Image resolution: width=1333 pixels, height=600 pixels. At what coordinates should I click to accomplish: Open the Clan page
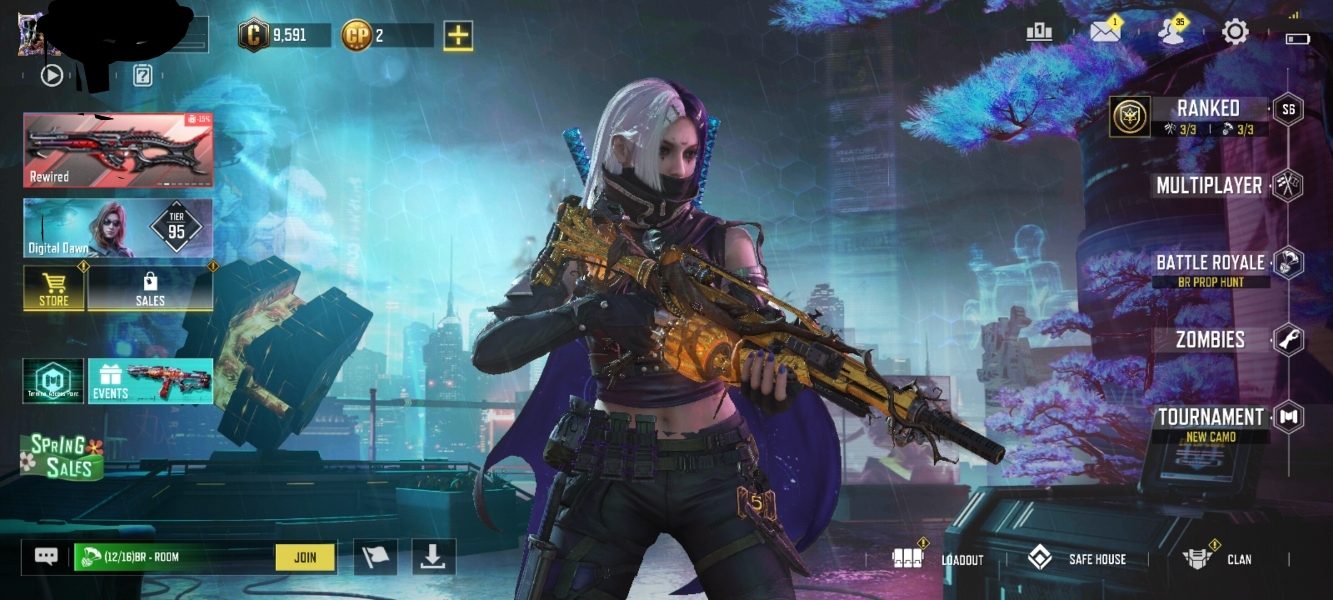pos(1217,559)
